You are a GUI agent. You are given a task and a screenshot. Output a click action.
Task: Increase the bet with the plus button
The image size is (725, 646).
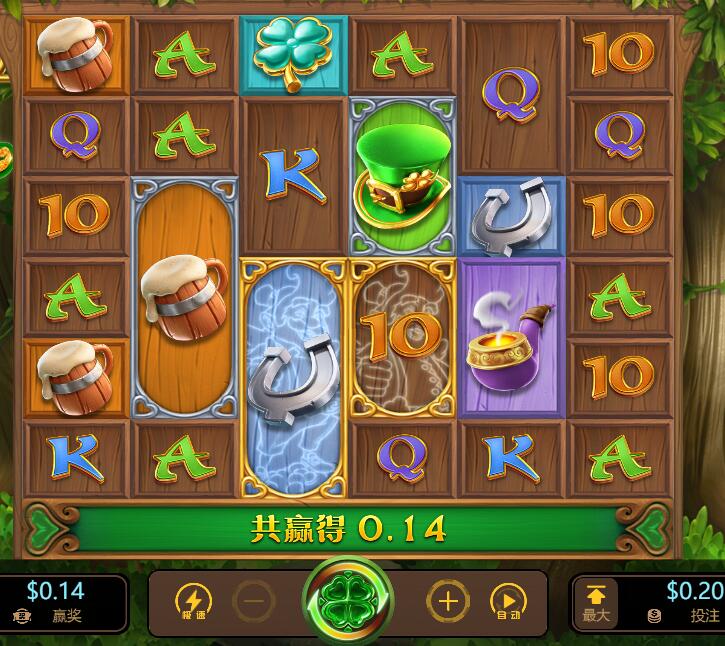click(x=447, y=602)
